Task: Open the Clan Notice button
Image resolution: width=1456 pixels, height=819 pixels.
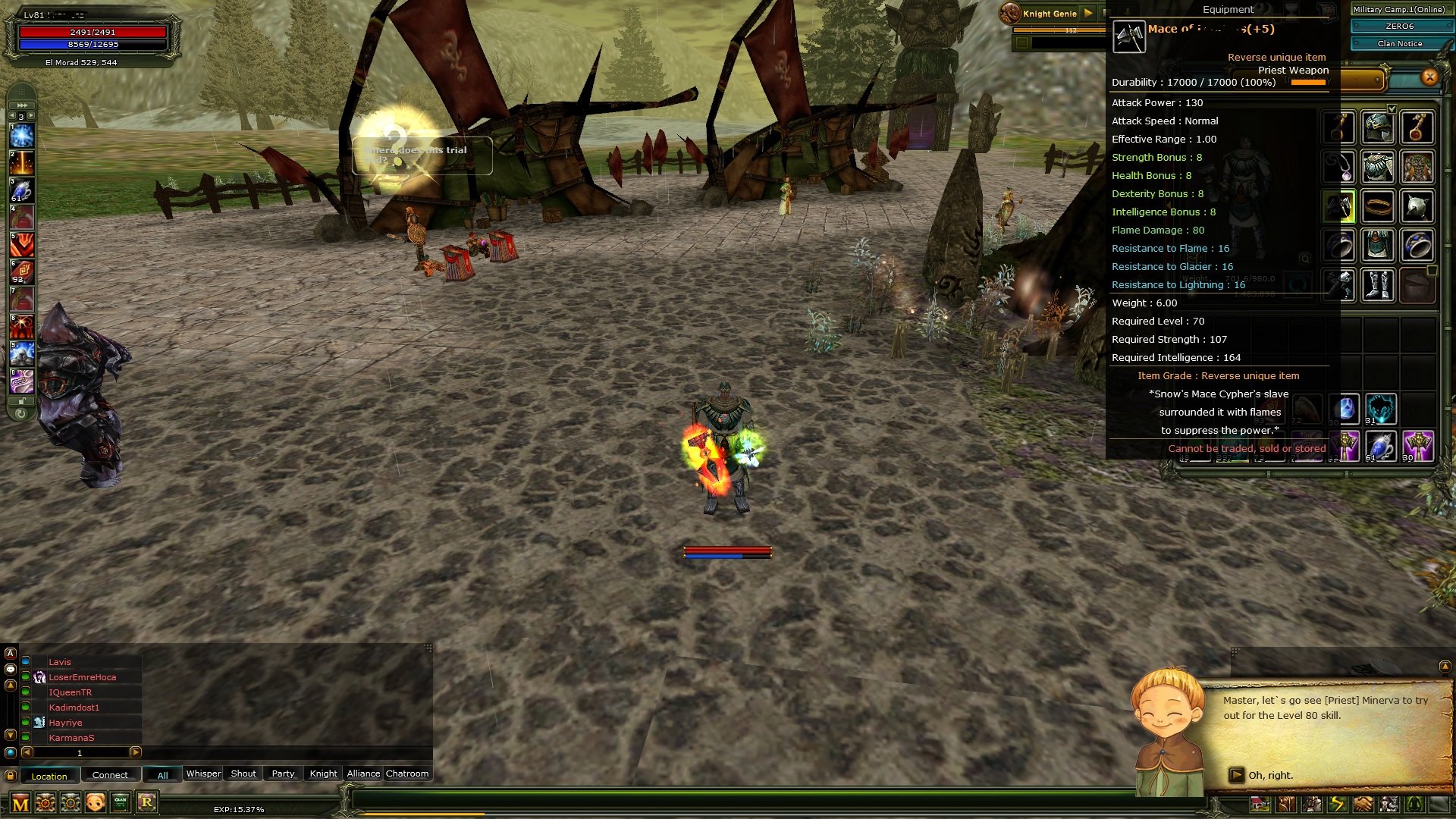Action: 1399,44
